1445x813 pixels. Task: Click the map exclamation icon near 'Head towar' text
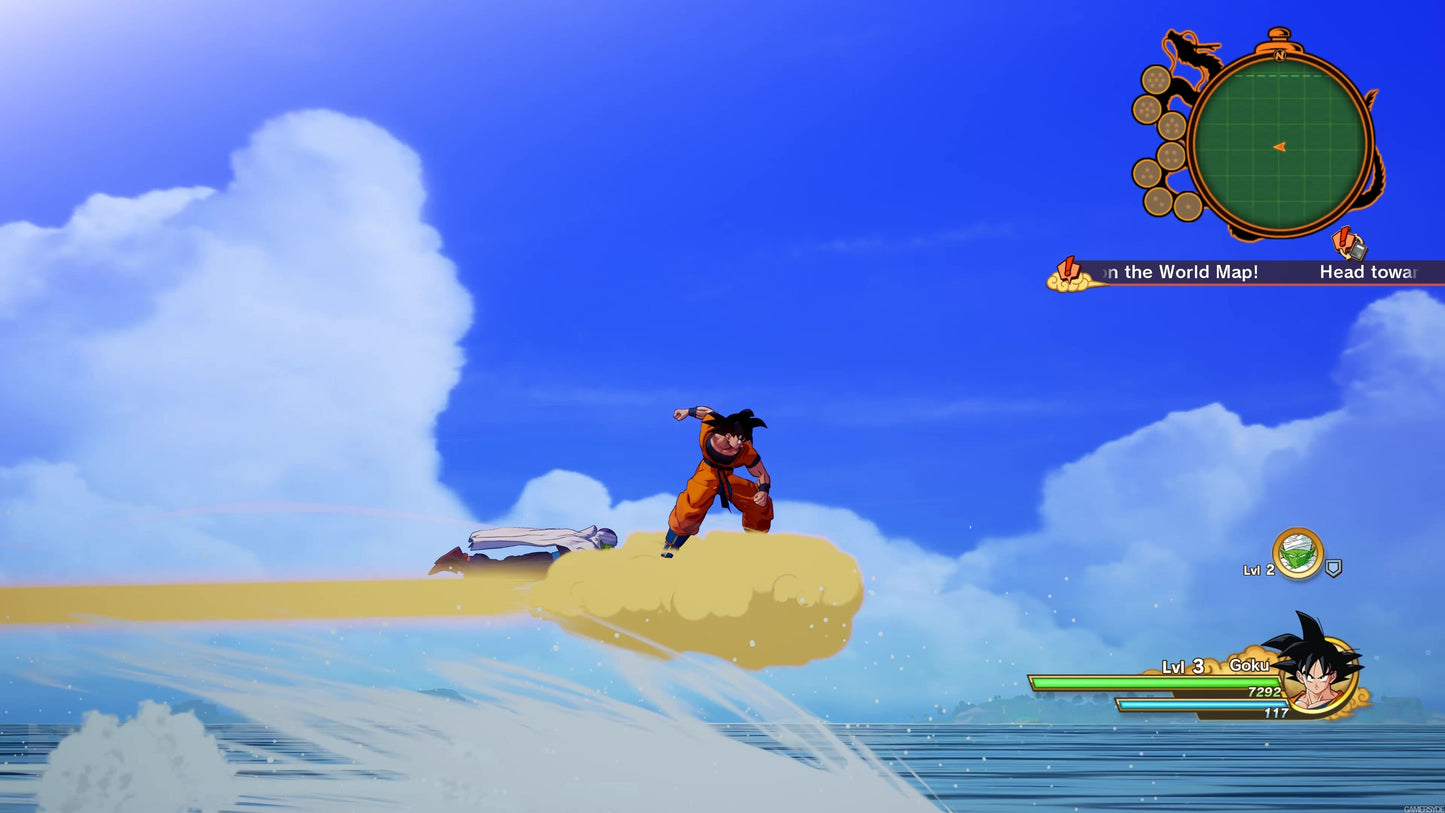(1349, 246)
